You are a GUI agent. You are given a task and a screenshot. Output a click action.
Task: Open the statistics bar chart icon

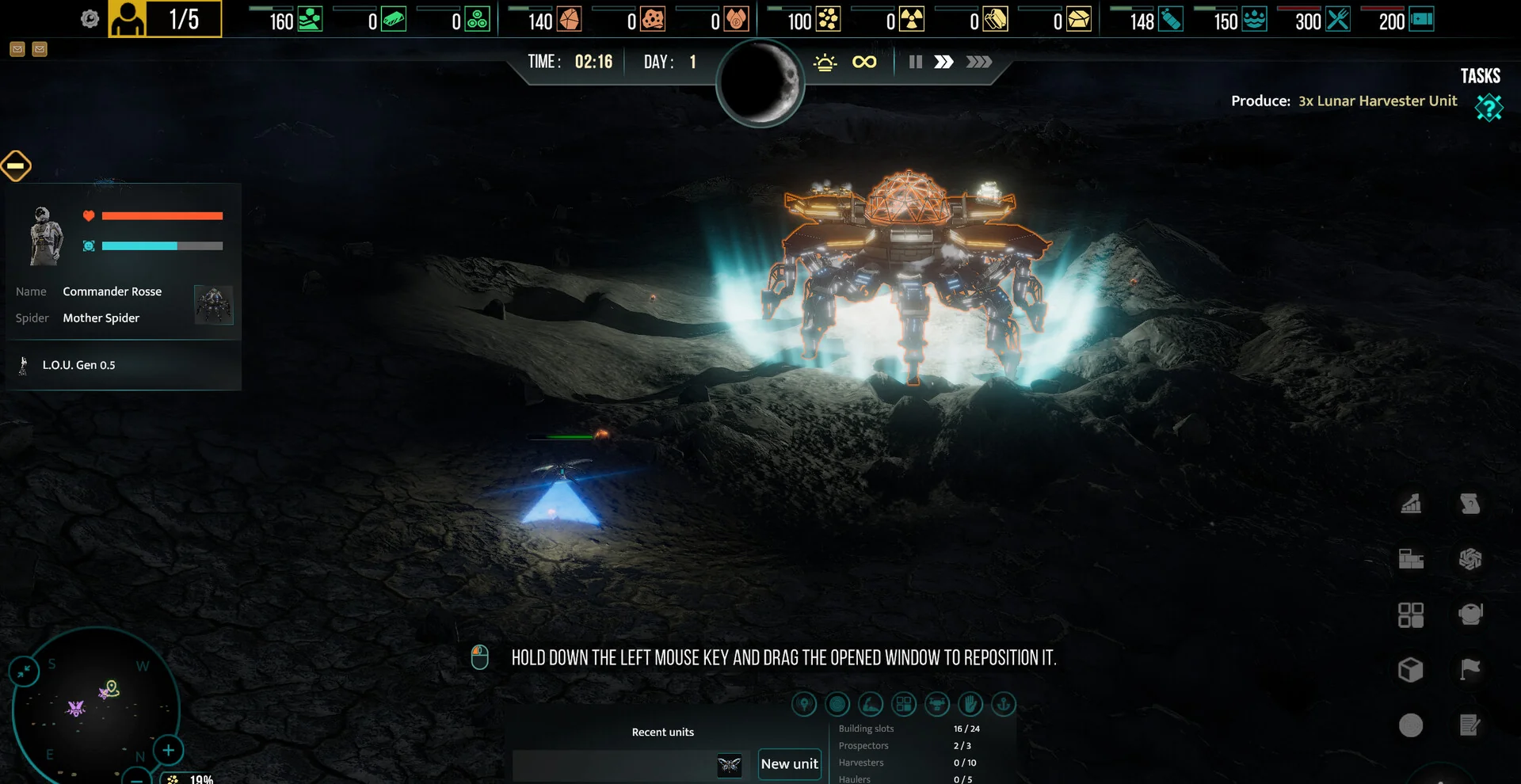tap(1411, 504)
